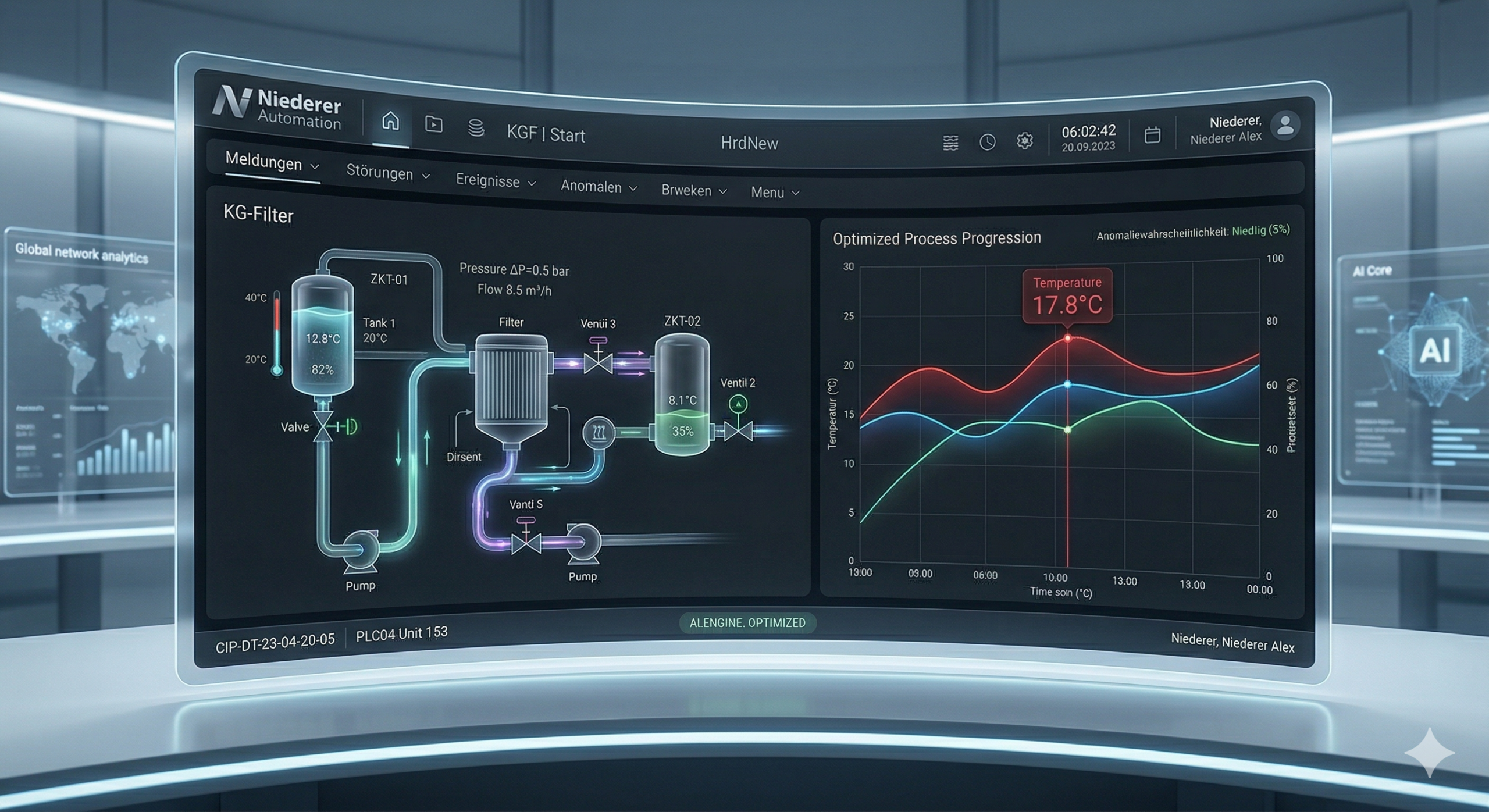
Task: Show the Ereignisse dropdown
Action: click(495, 181)
